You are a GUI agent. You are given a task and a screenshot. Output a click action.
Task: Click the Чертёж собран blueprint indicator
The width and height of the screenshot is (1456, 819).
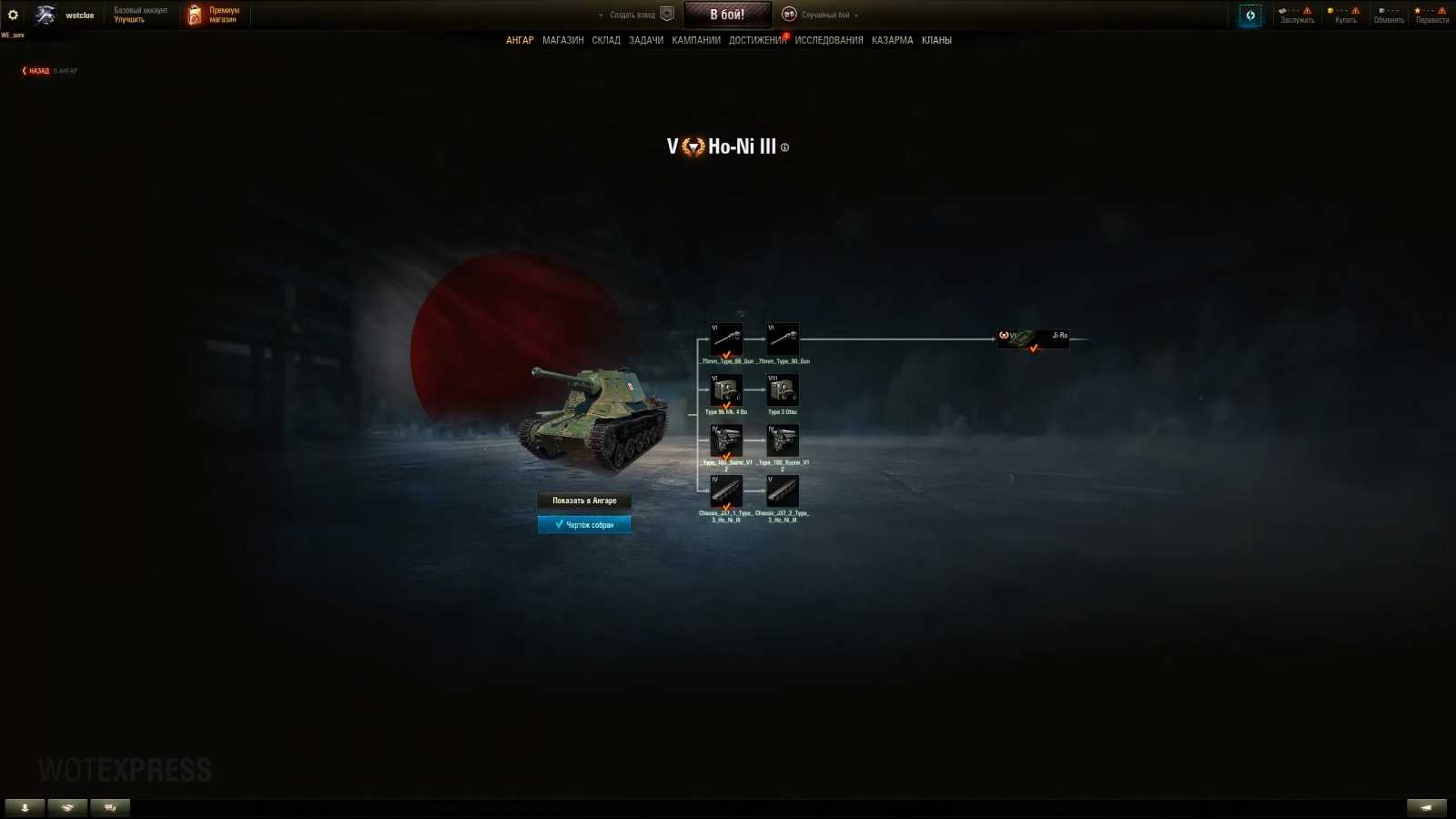coord(584,524)
